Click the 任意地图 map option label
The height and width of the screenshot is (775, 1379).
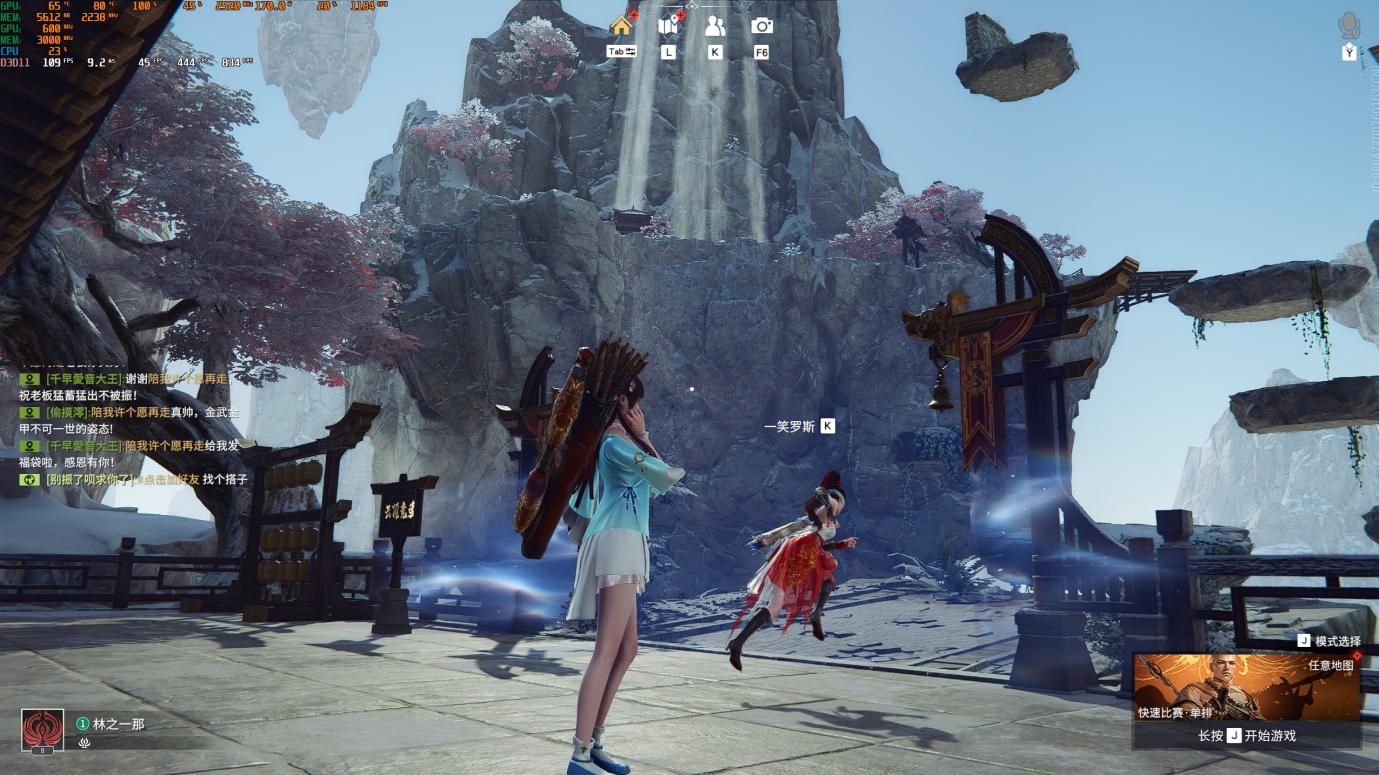point(1330,665)
